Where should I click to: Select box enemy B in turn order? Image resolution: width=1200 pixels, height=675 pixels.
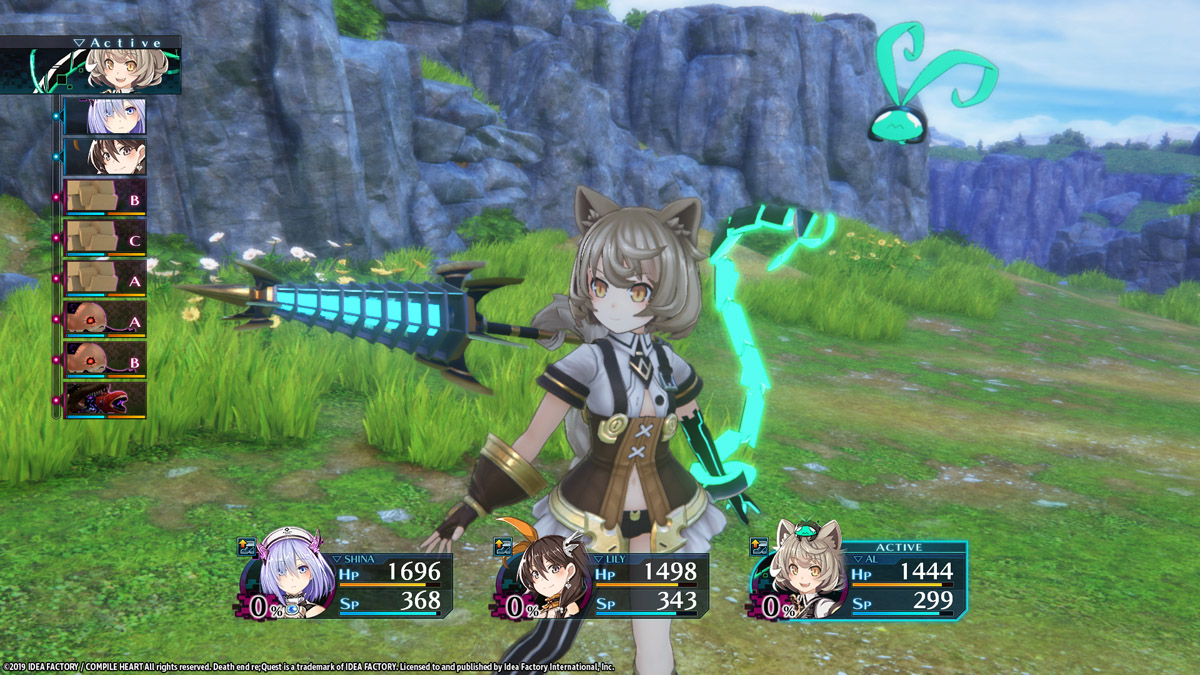105,197
